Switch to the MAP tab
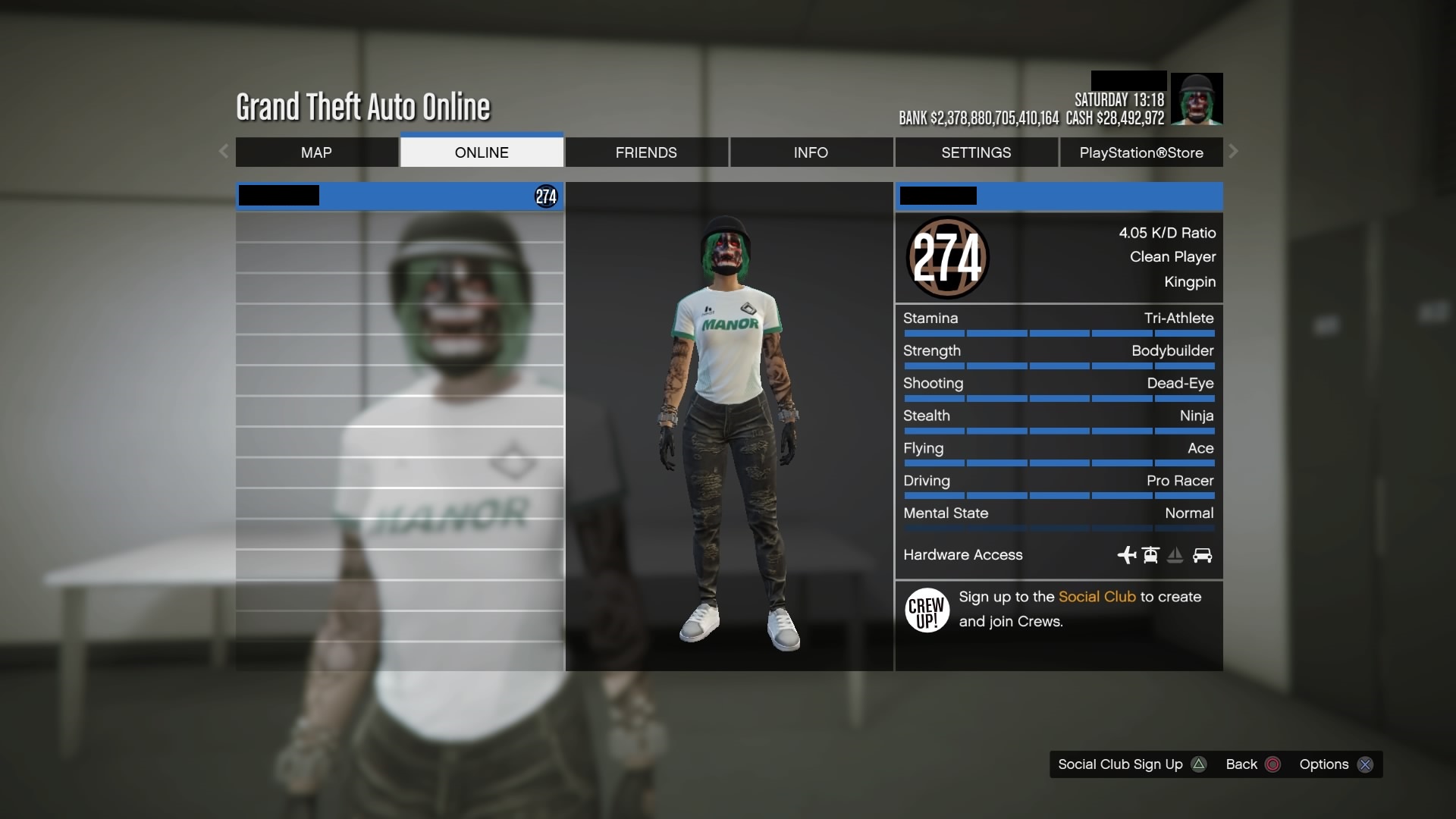Image resolution: width=1456 pixels, height=819 pixels. pyautogui.click(x=316, y=152)
